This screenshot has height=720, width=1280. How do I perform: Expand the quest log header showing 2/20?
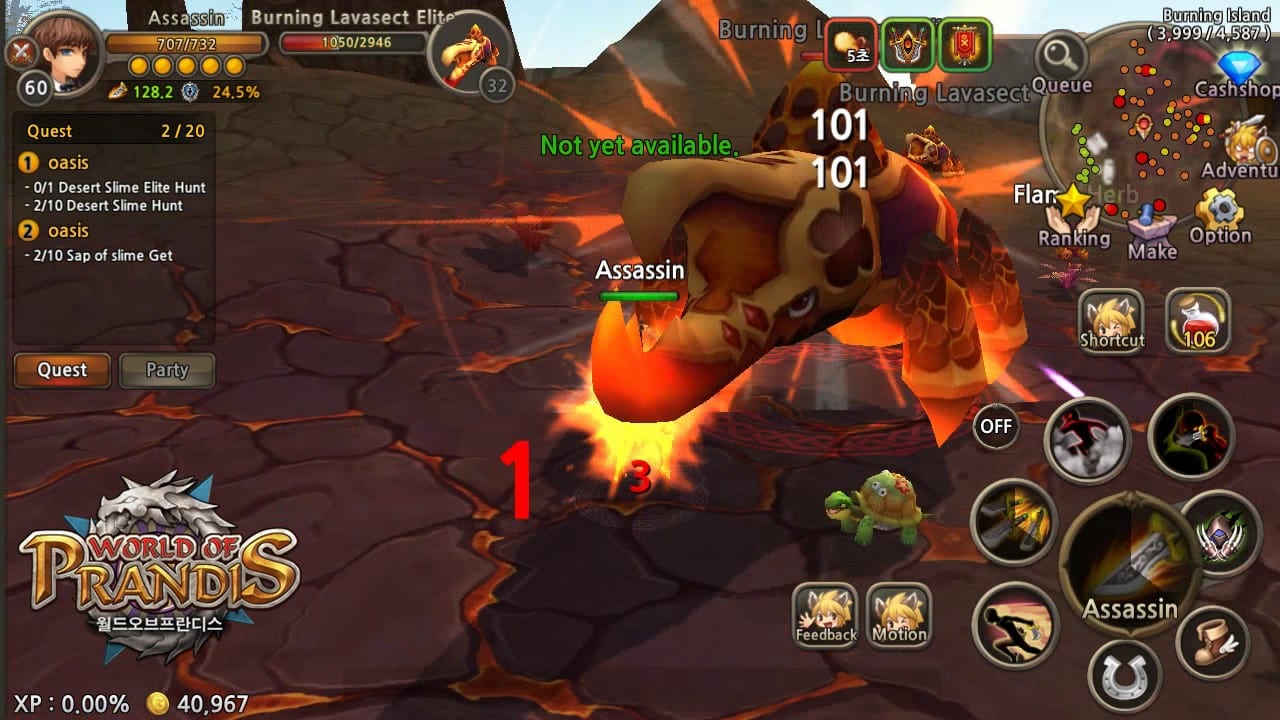pos(112,131)
